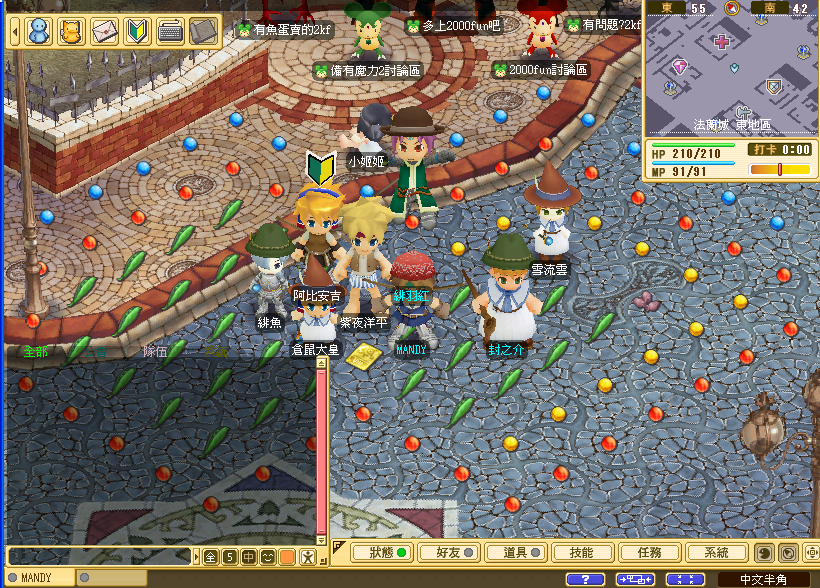Click the blue character figure icon
The image size is (820, 588).
tap(38, 32)
